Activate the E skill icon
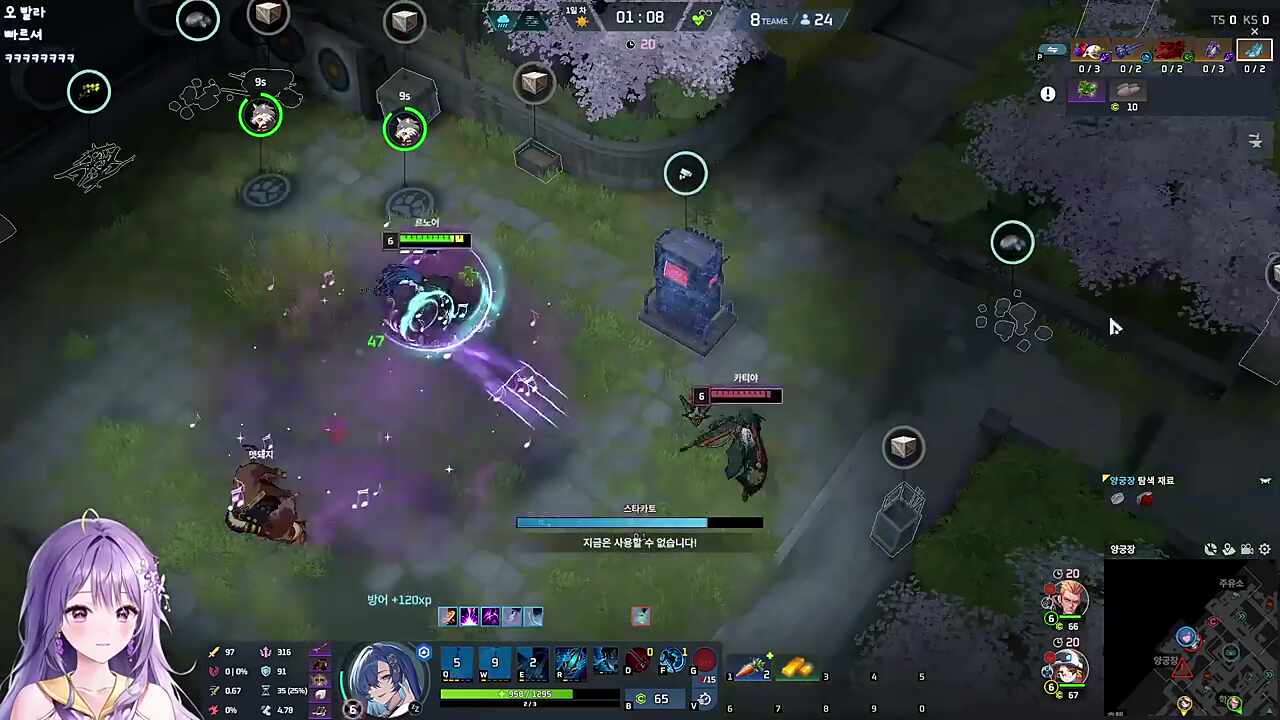Viewport: 1280px width, 720px height. point(532,662)
